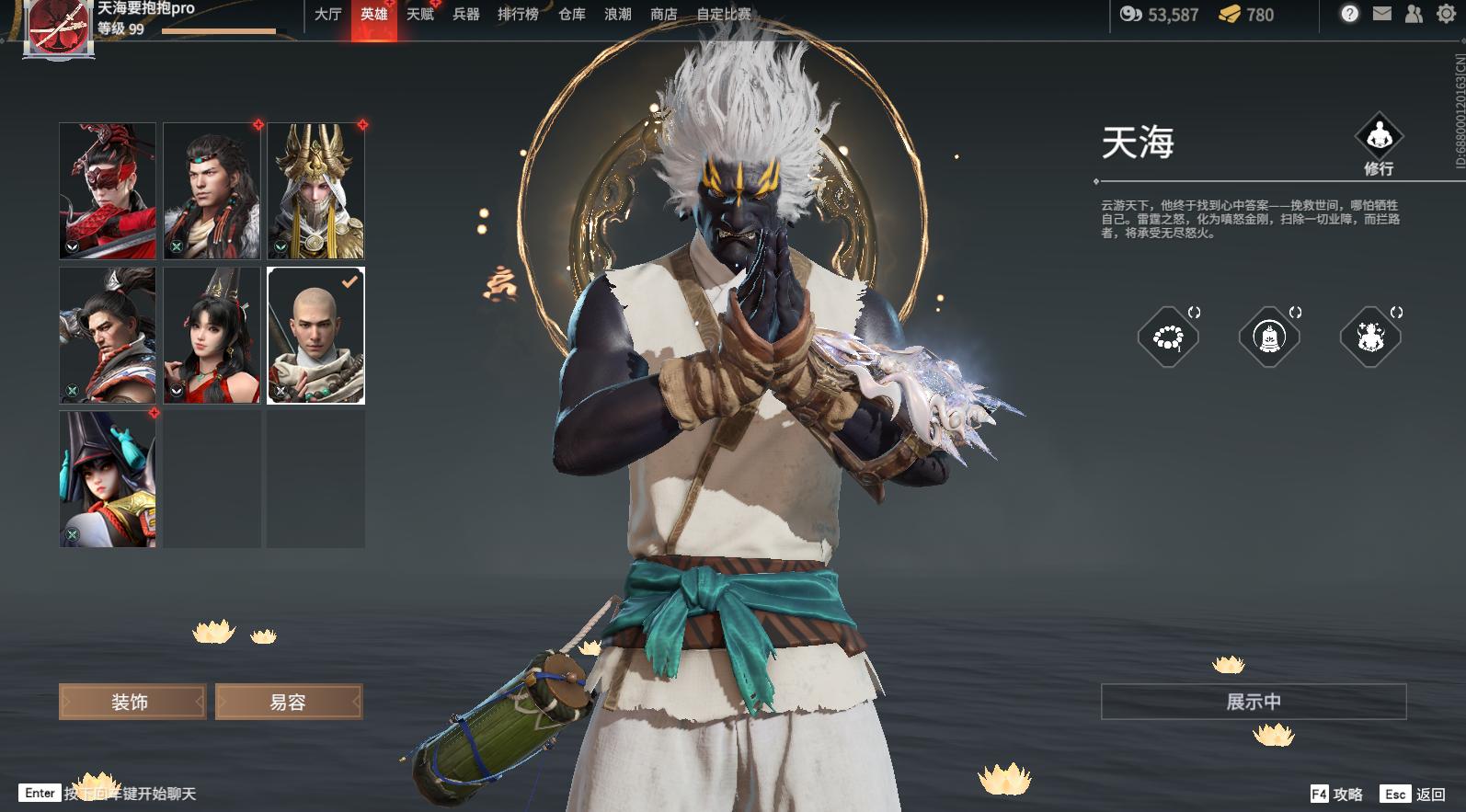The image size is (1466, 812).
Task: Open the character pose accessory slot
Action: pyautogui.click(x=1369, y=337)
